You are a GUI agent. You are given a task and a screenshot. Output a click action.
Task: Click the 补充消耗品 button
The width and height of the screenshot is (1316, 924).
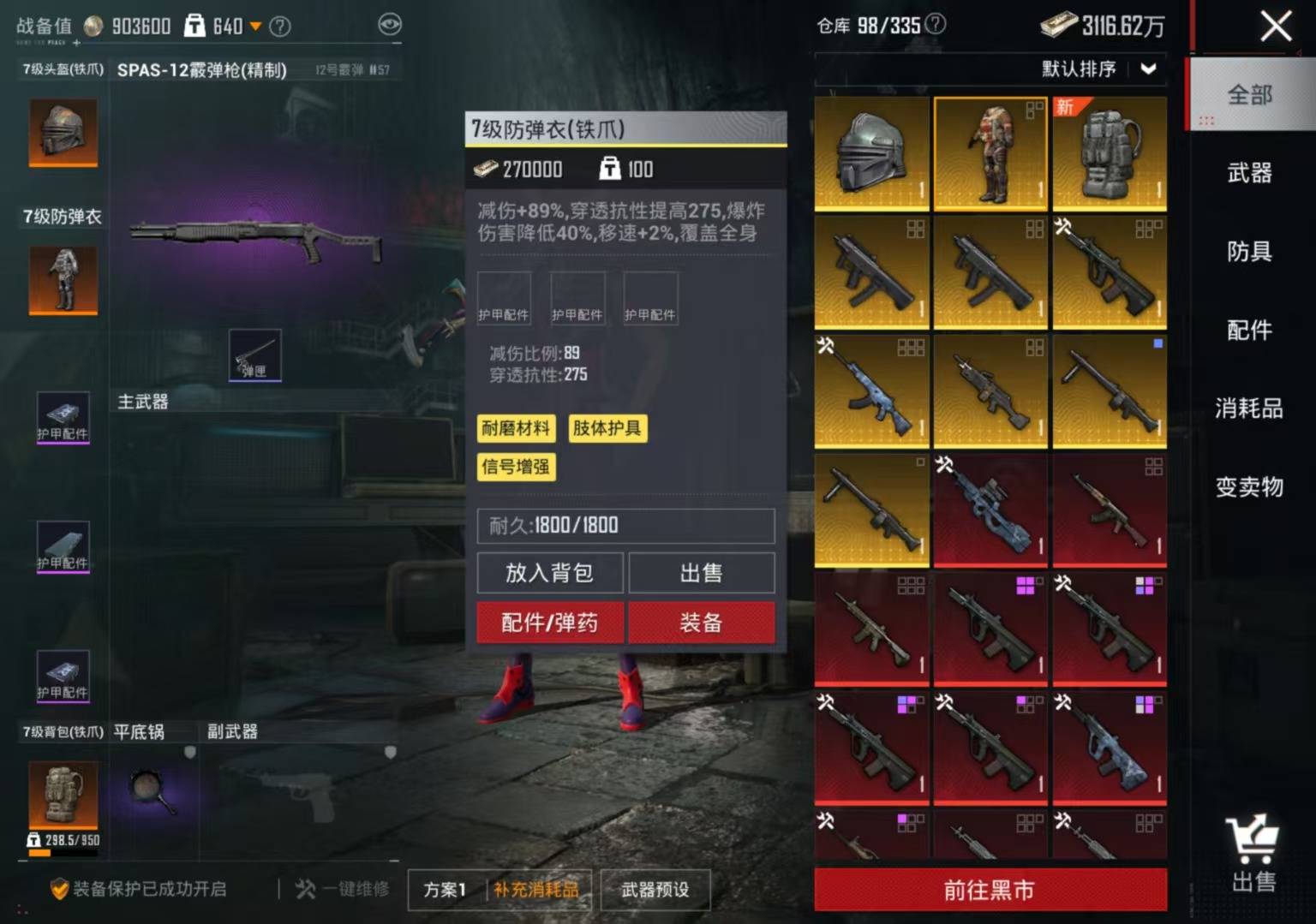point(536,890)
